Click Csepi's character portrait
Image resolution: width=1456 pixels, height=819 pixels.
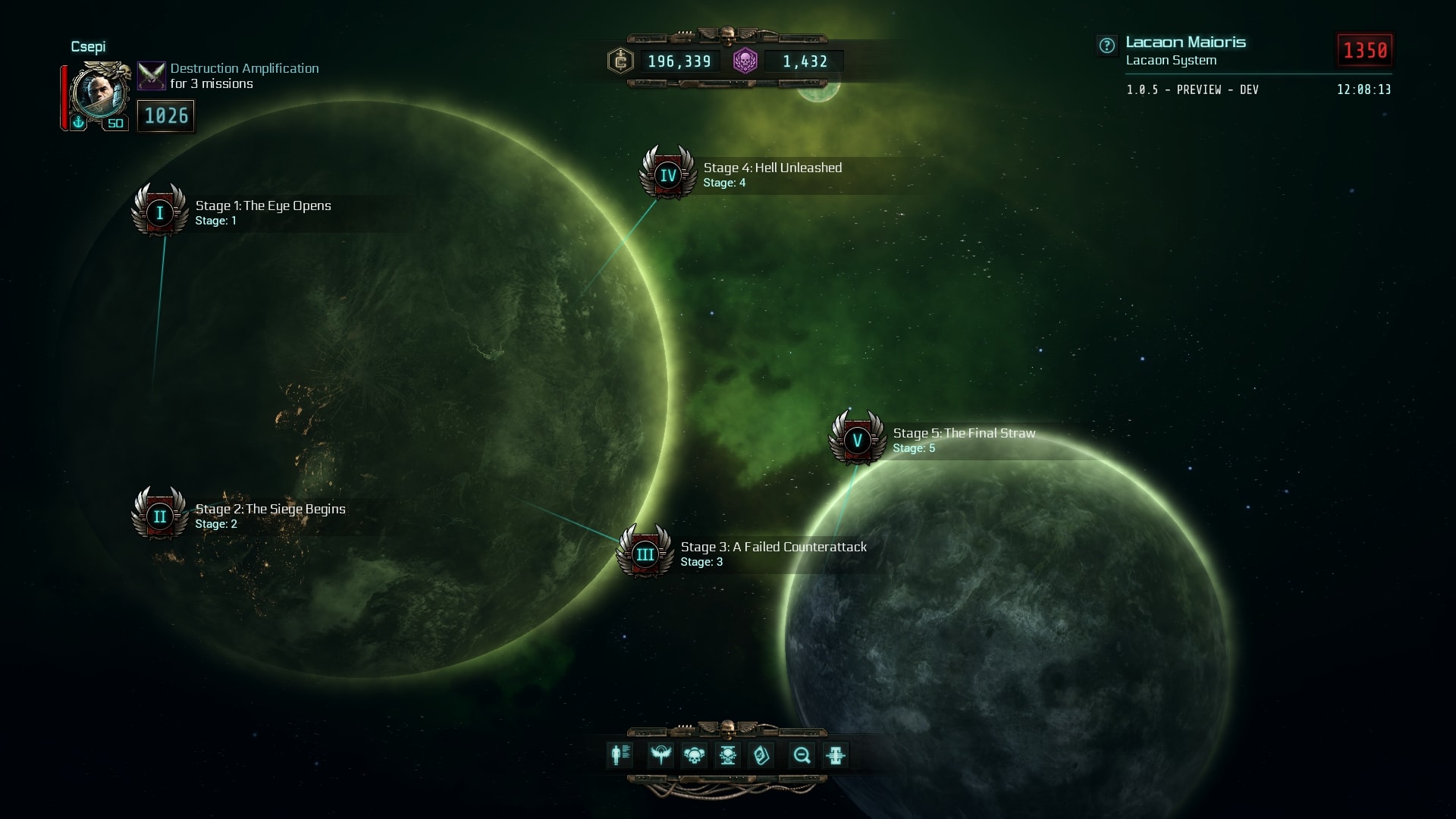[x=99, y=93]
